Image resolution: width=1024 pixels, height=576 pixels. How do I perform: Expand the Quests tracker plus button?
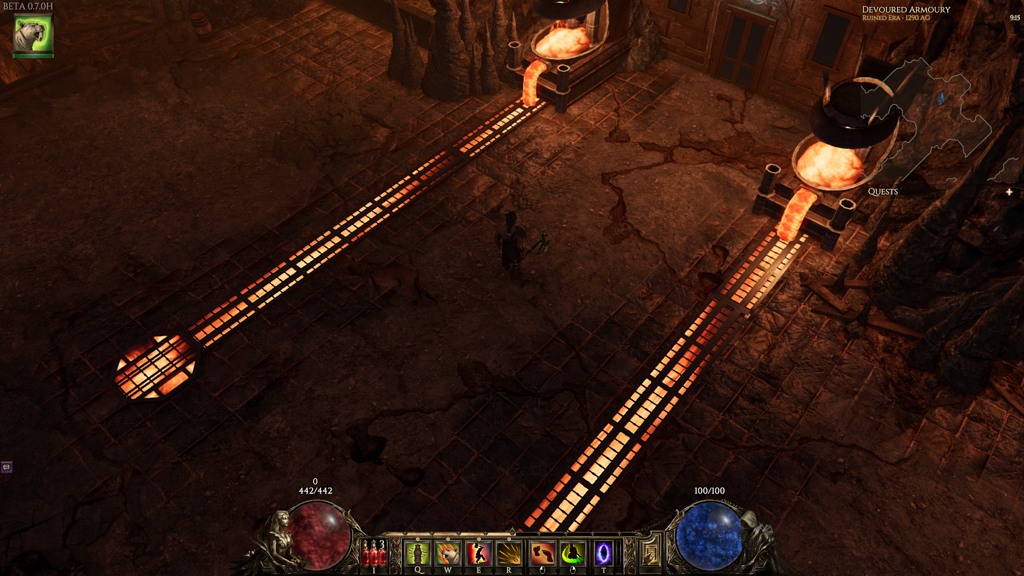click(1009, 191)
